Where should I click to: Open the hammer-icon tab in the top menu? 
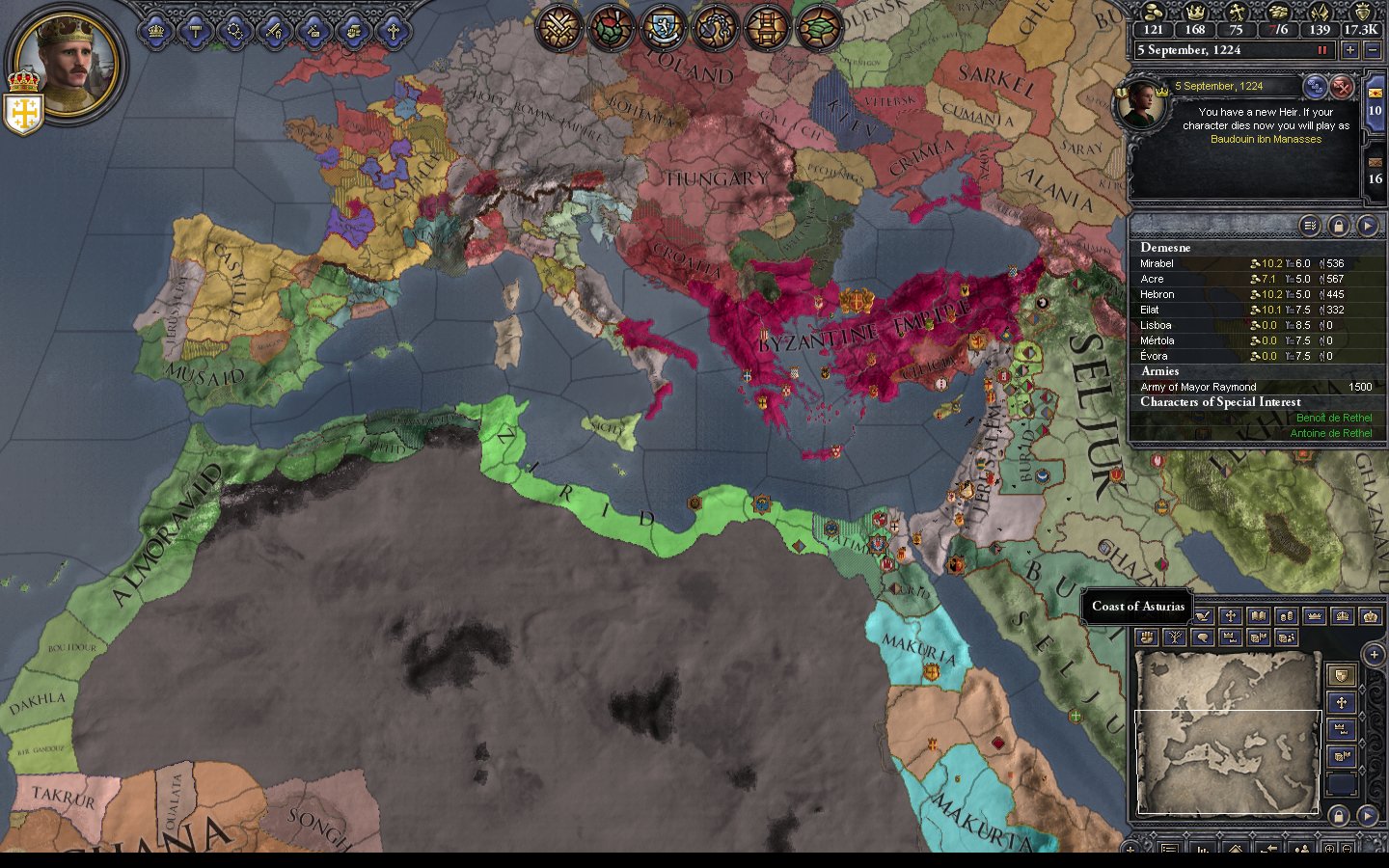(195, 31)
